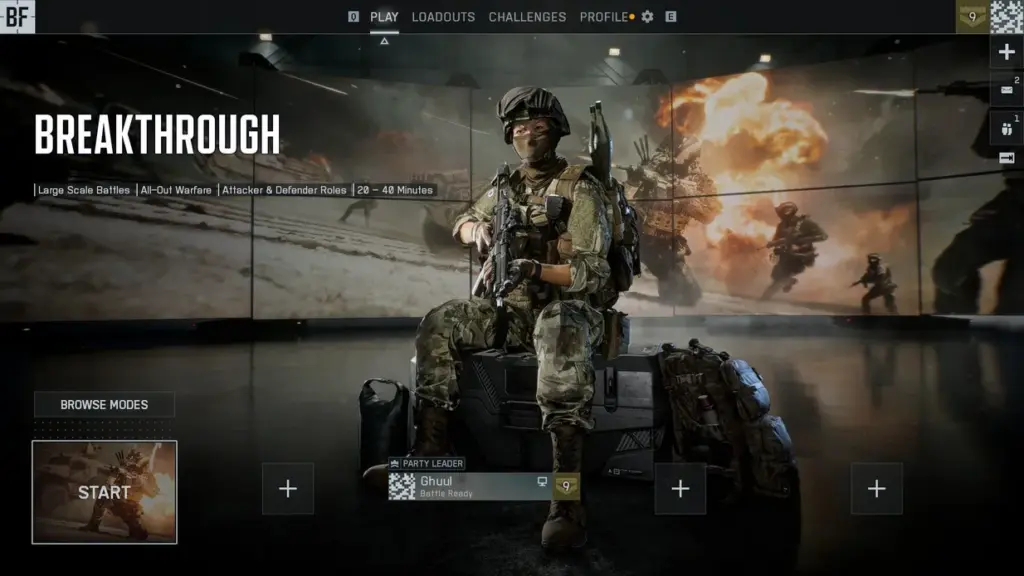Open settings via the gear icon
The width and height of the screenshot is (1024, 576).
[x=647, y=17]
